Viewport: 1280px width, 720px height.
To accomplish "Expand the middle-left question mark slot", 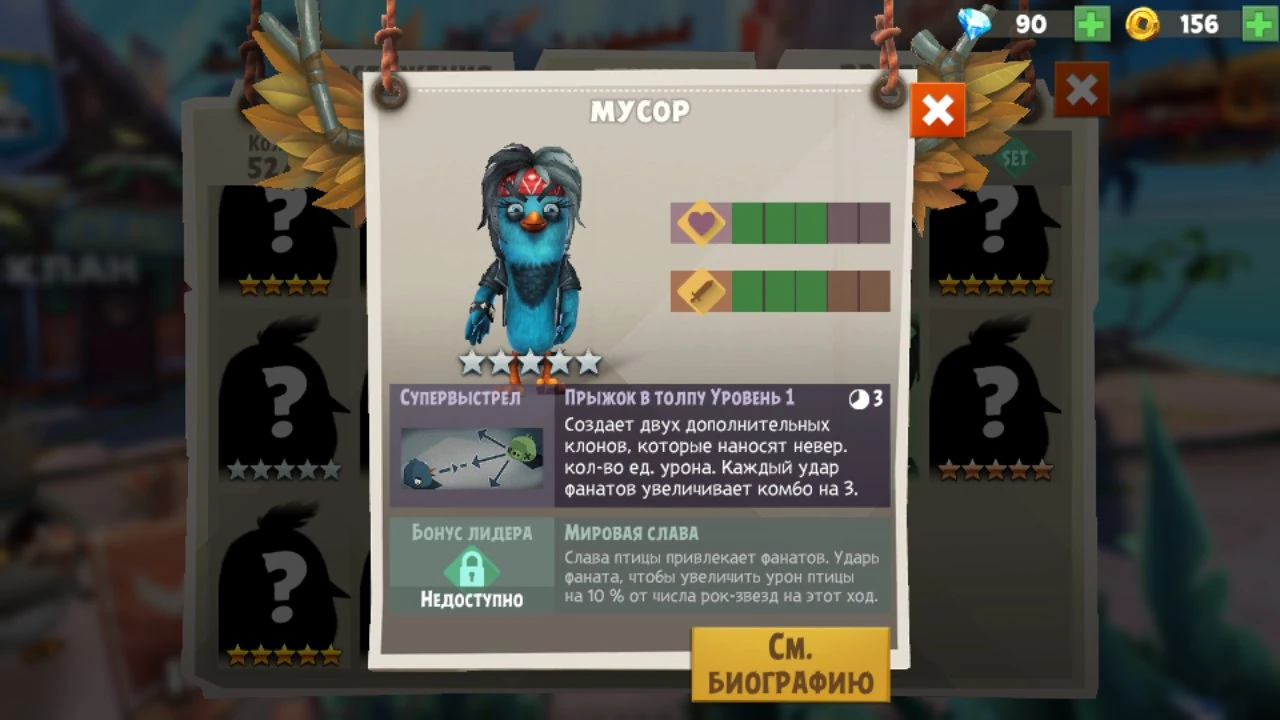I will (281, 400).
